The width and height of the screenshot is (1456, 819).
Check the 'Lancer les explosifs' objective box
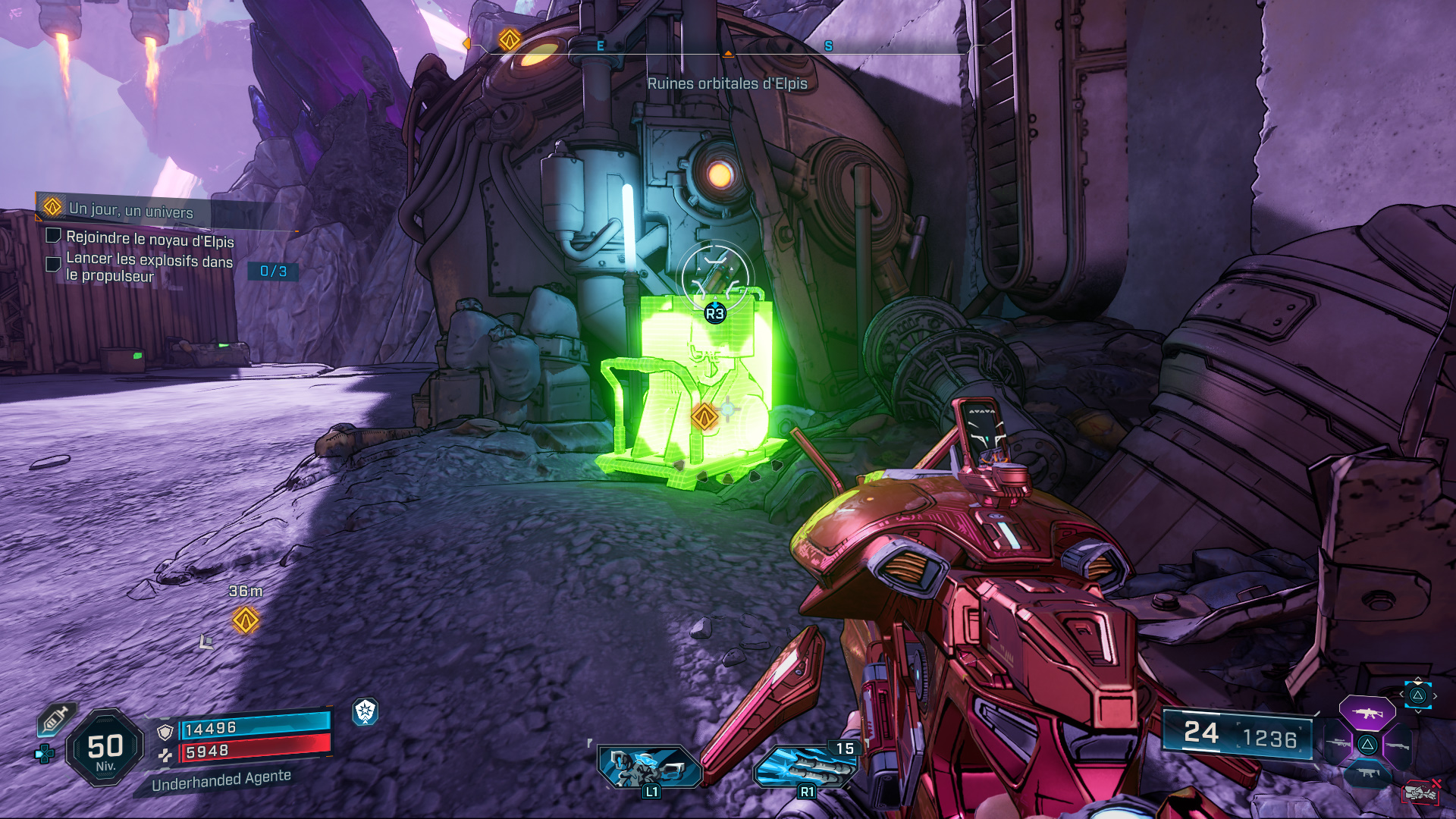[x=52, y=264]
